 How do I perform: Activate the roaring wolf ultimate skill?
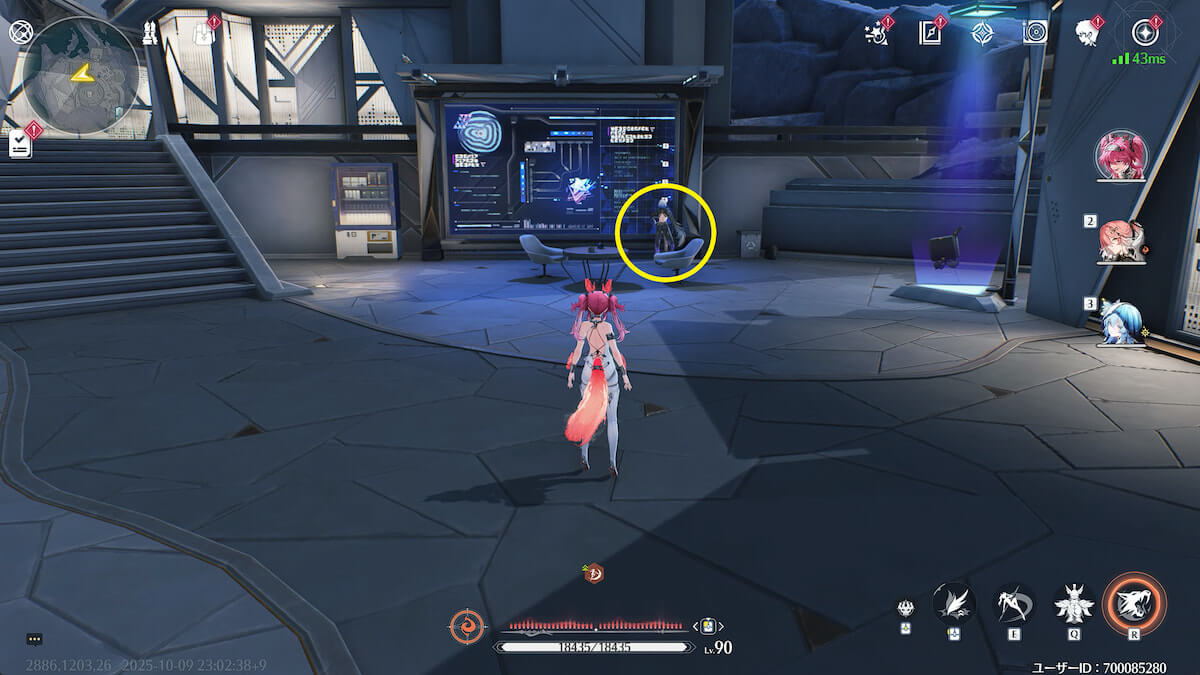(x=1134, y=604)
